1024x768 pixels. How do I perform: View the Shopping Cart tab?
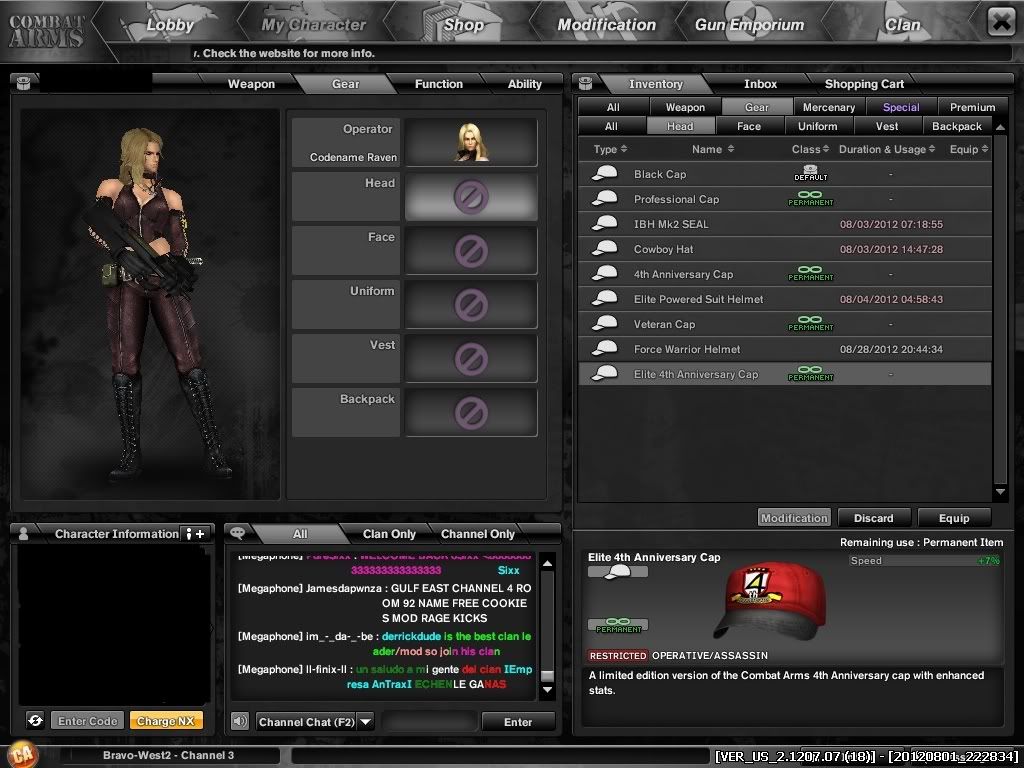(x=864, y=84)
